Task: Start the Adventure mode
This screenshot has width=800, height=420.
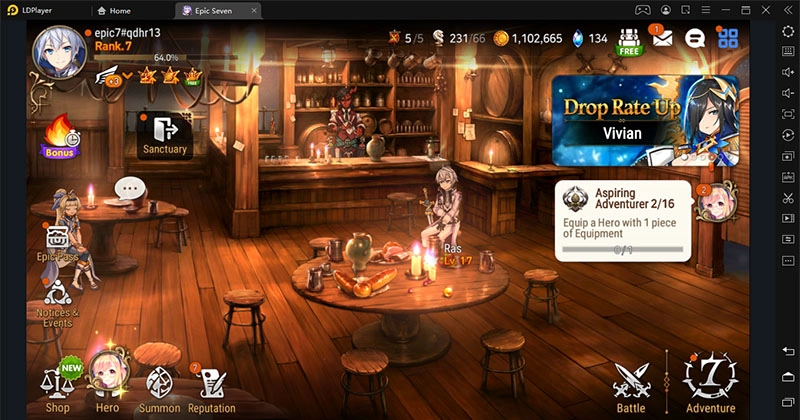Action: coord(710,383)
